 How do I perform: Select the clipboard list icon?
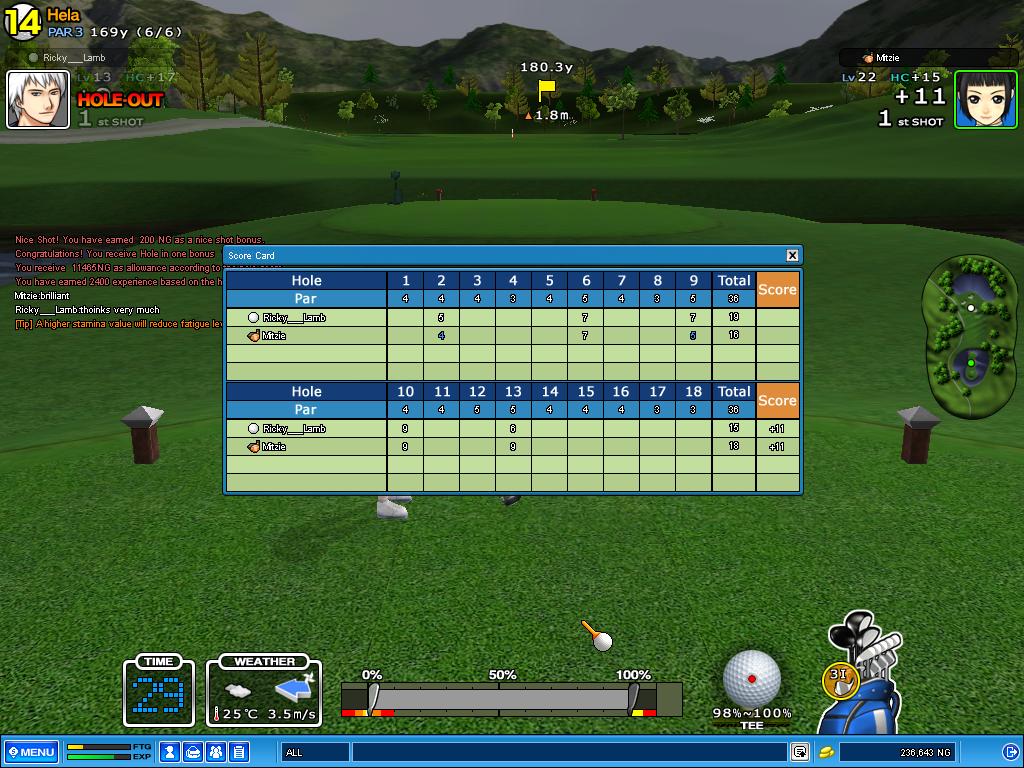click(x=239, y=752)
